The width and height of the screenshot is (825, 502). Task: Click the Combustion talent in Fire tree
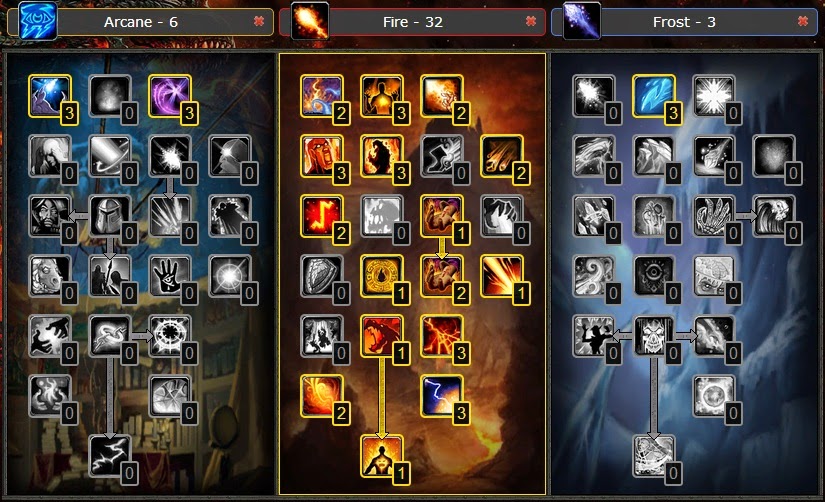(380, 275)
